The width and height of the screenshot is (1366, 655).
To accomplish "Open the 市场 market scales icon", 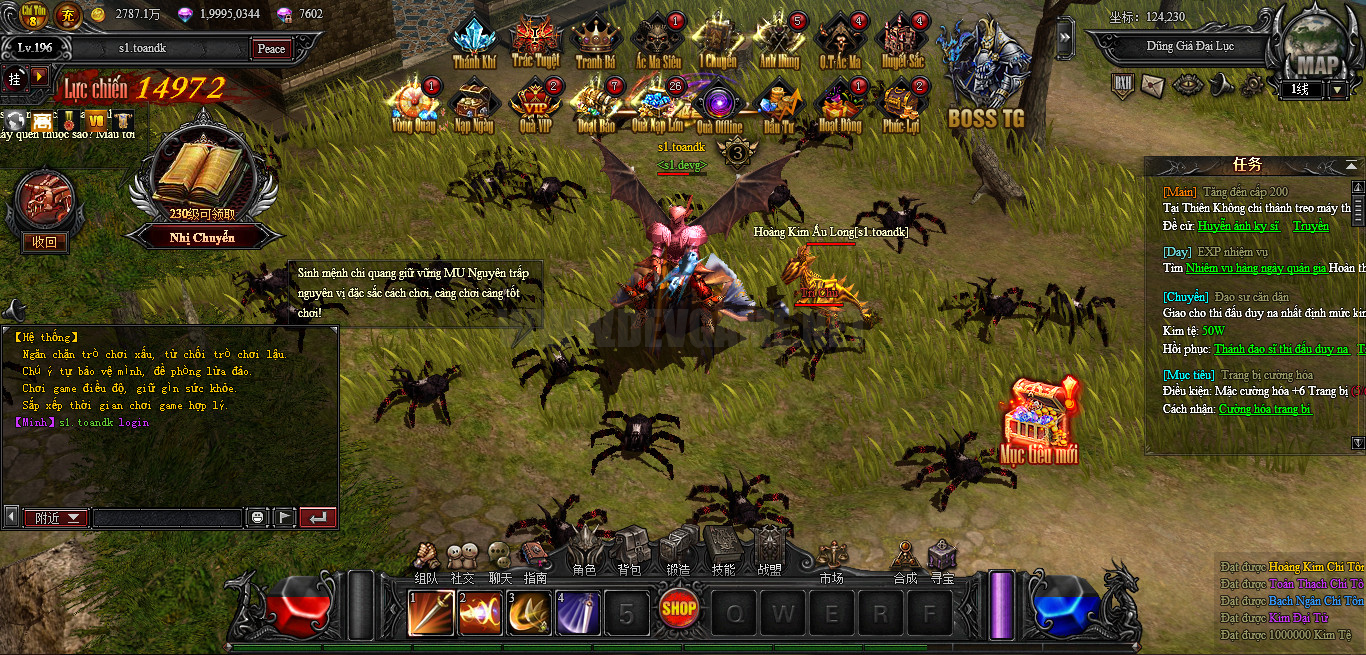I will tap(831, 559).
